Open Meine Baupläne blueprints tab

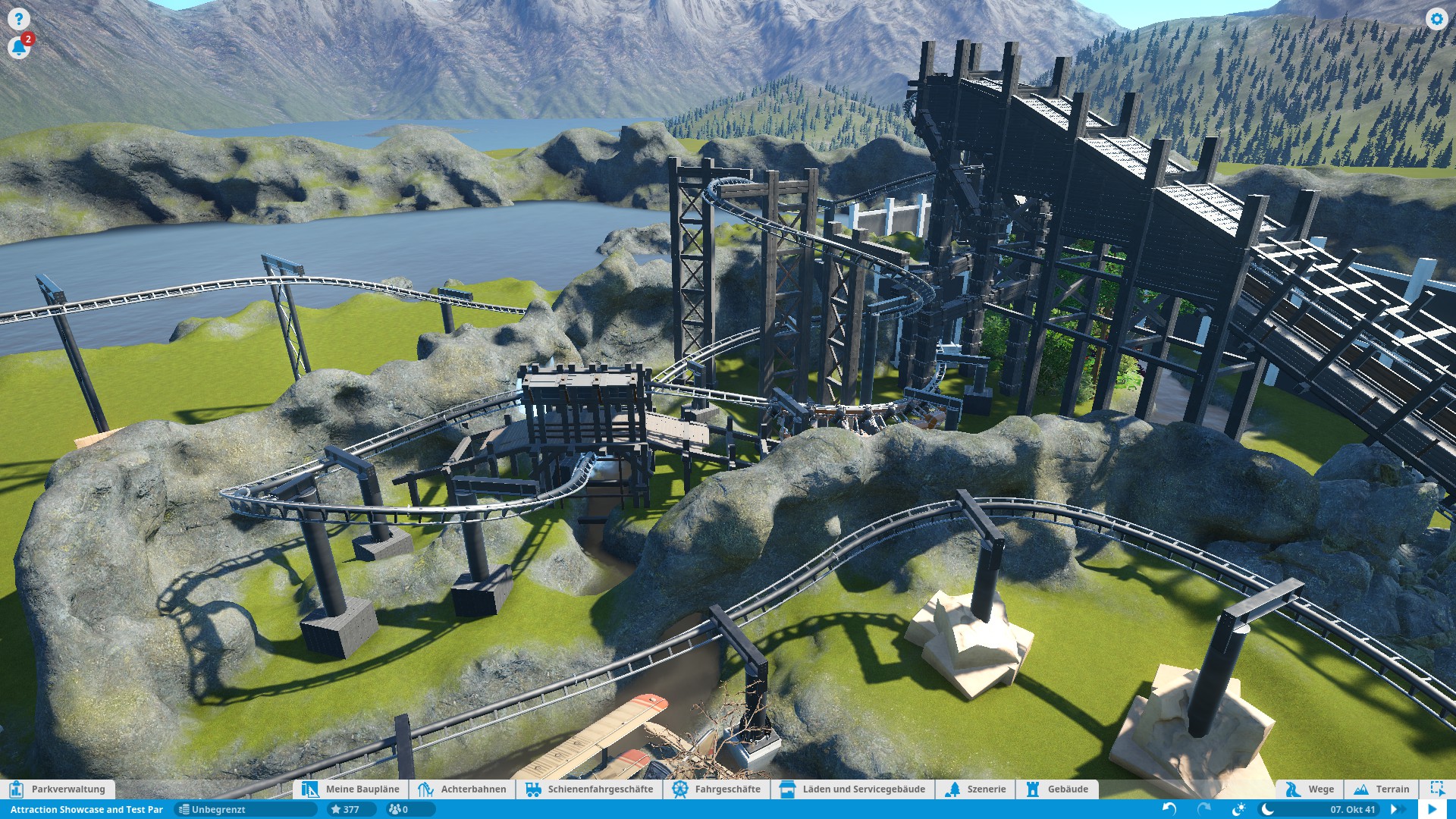[x=351, y=789]
